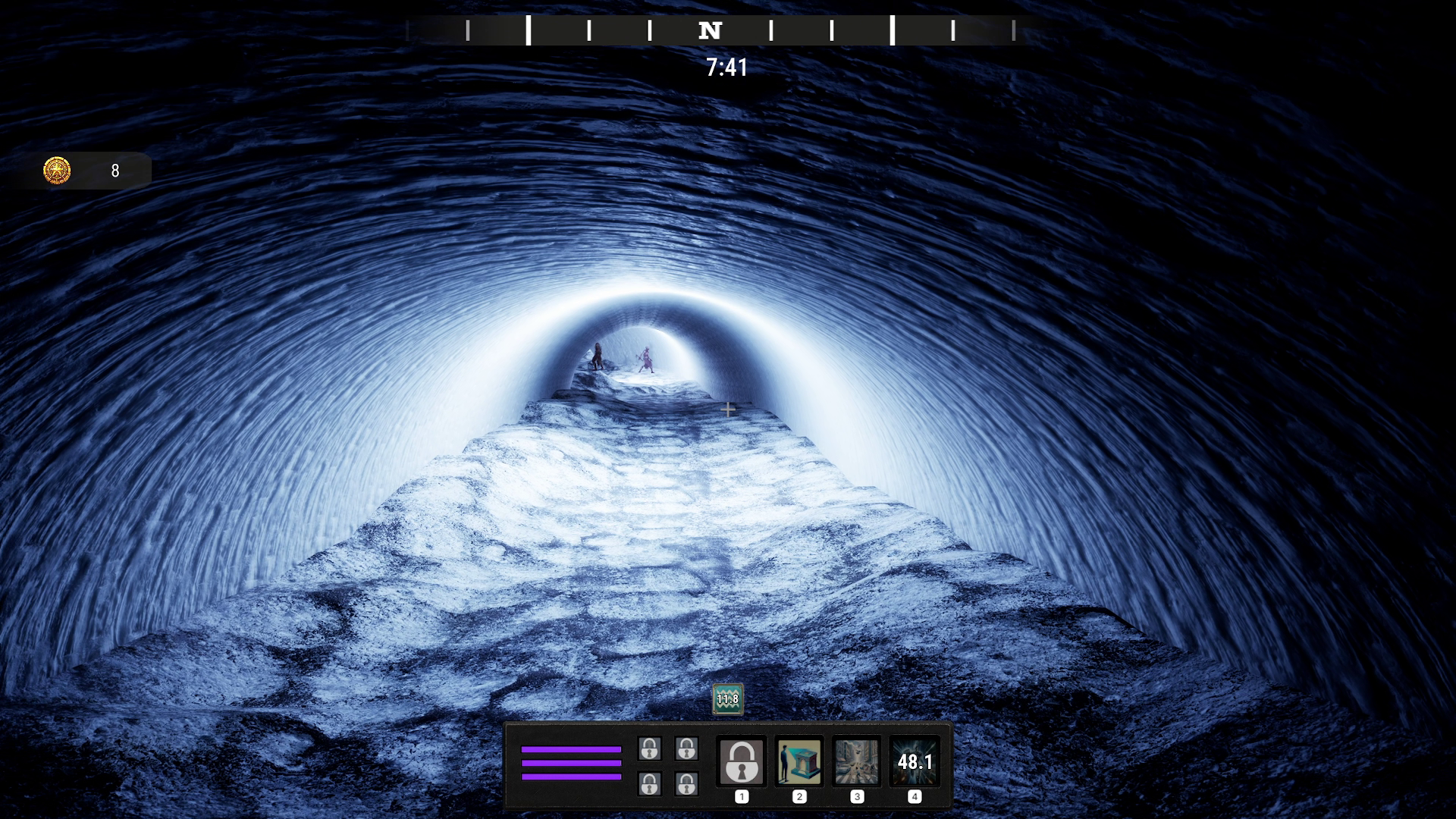This screenshot has width=1456, height=819.
Task: Select the large locked ability slot
Action: pos(742,761)
